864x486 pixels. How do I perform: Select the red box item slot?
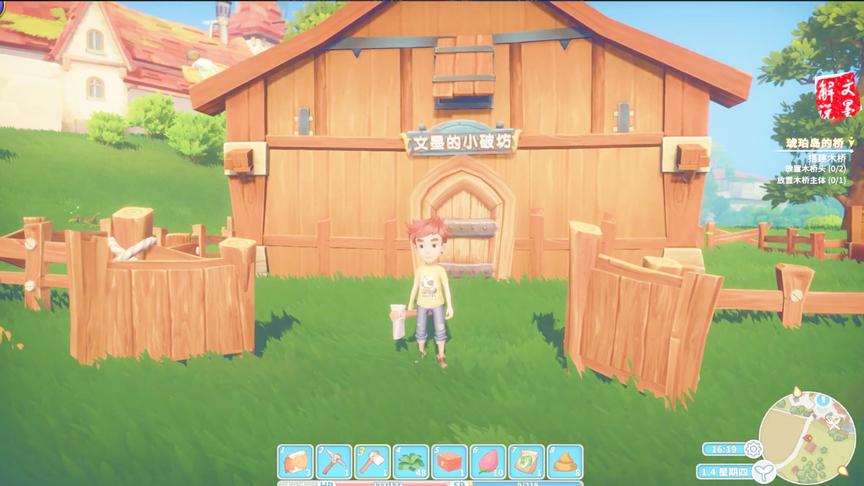pyautogui.click(x=450, y=461)
